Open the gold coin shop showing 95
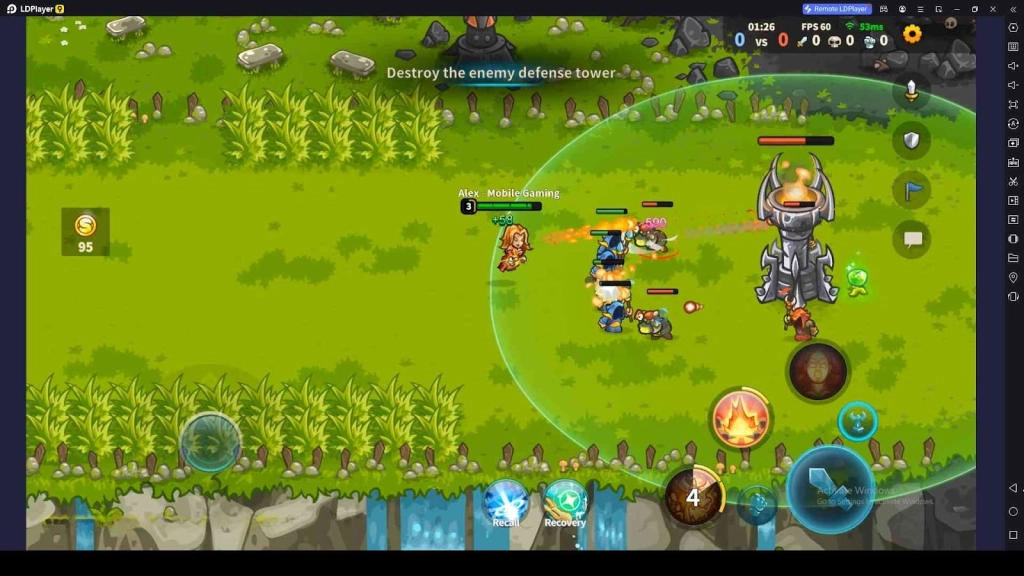The height and width of the screenshot is (576, 1024). pos(85,232)
